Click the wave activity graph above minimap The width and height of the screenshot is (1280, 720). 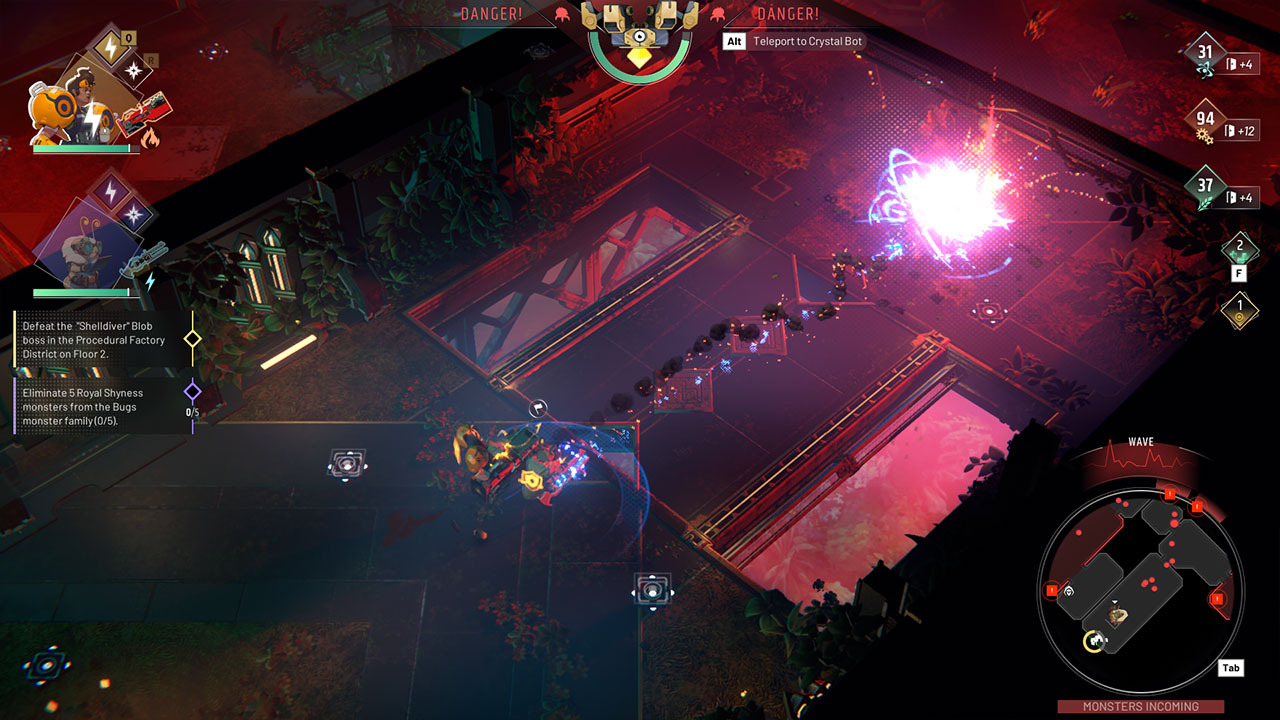[1141, 458]
